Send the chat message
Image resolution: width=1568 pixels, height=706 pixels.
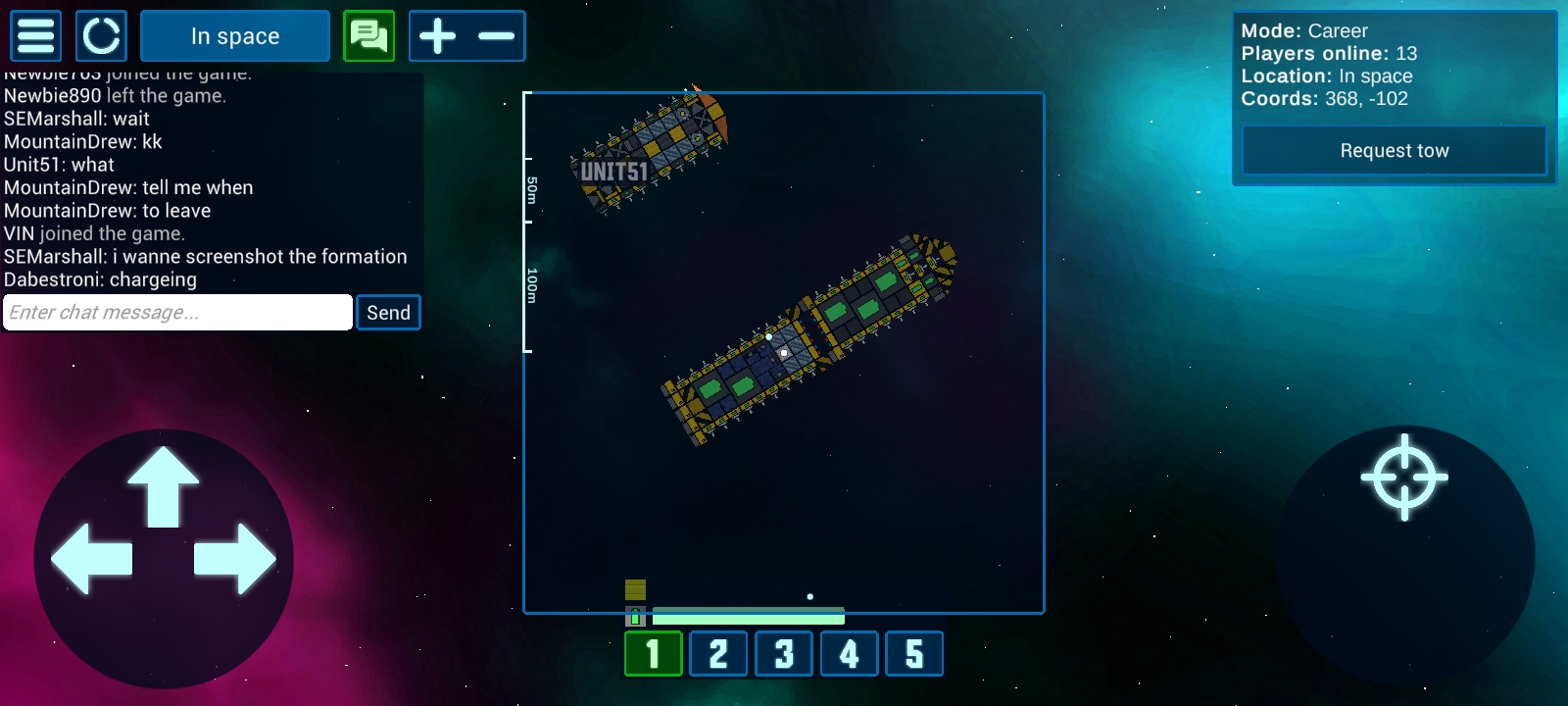click(x=388, y=313)
